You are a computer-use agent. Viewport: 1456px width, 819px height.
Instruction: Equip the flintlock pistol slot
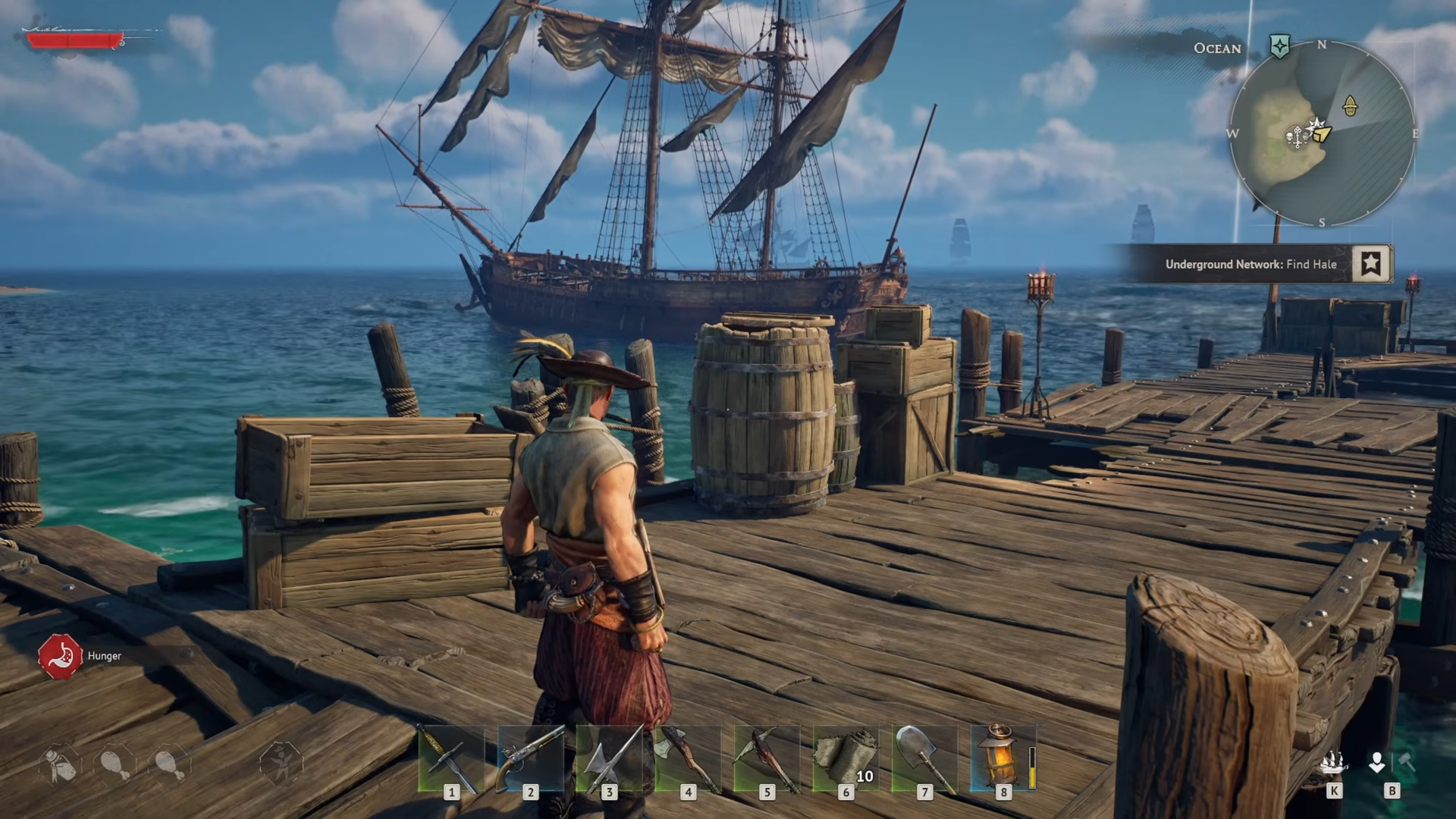(x=529, y=758)
